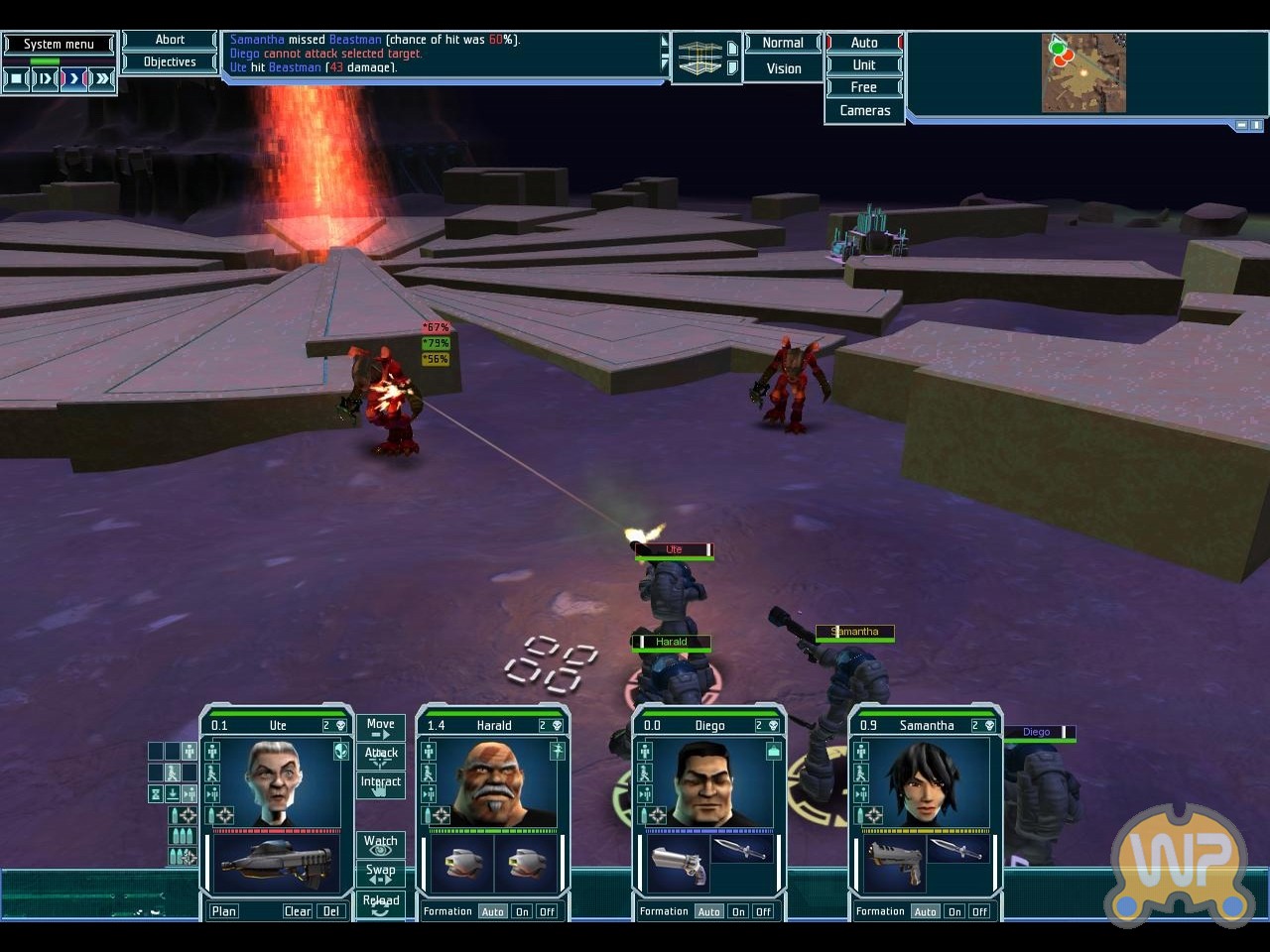
Task: Show the mission Objectives
Action: pos(170,61)
